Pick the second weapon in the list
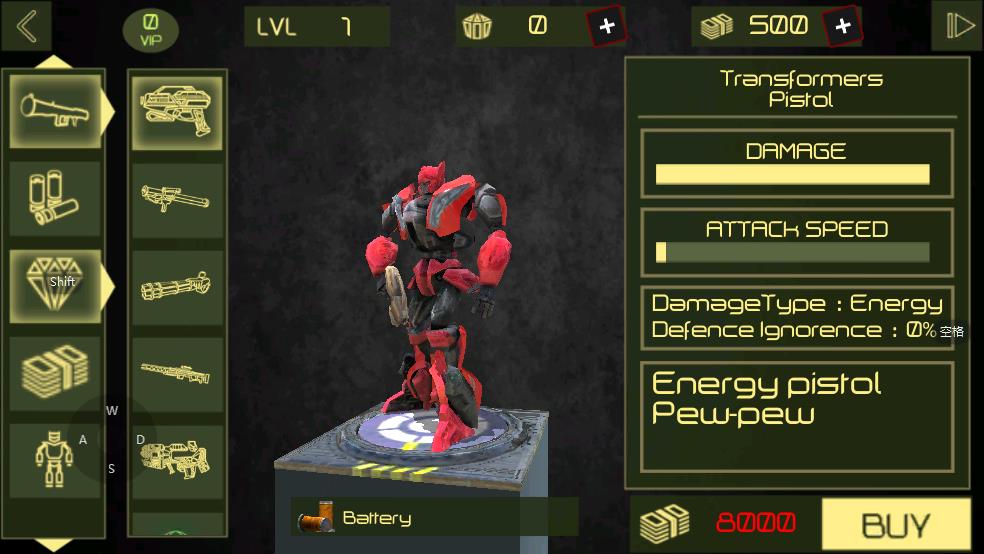984x554 pixels. (x=178, y=199)
